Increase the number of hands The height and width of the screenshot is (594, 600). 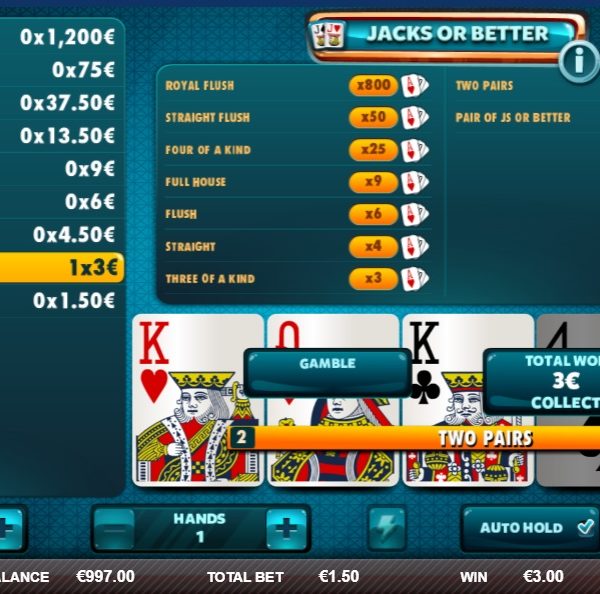click(x=286, y=528)
